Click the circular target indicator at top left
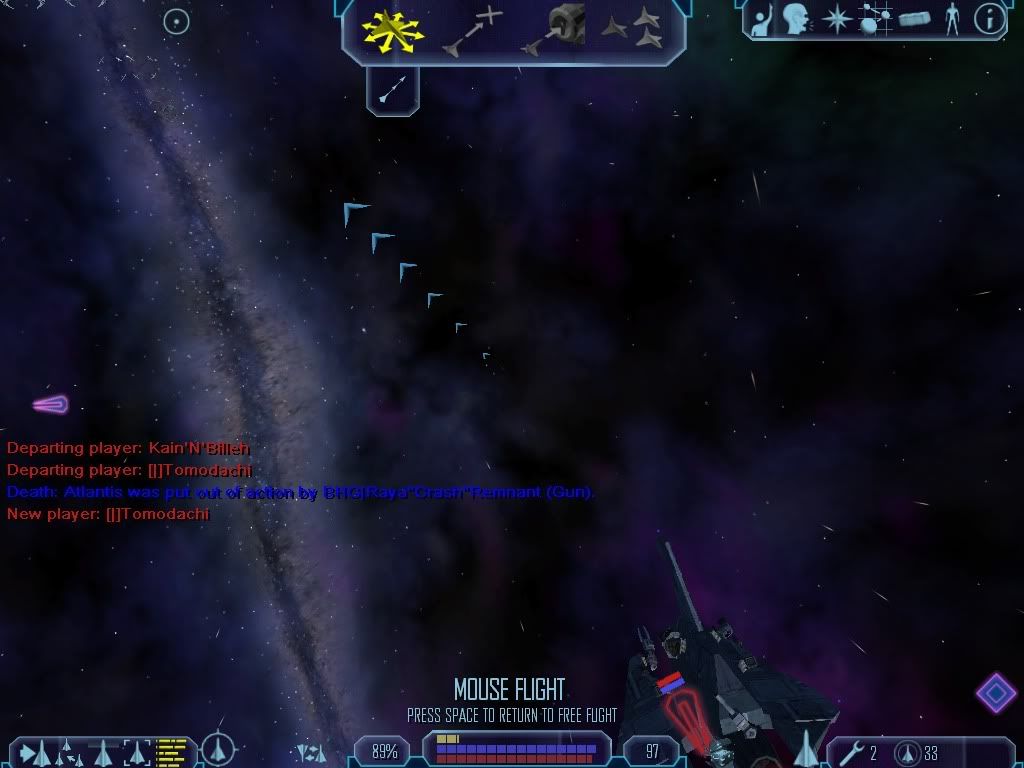The height and width of the screenshot is (768, 1024). pos(176,21)
